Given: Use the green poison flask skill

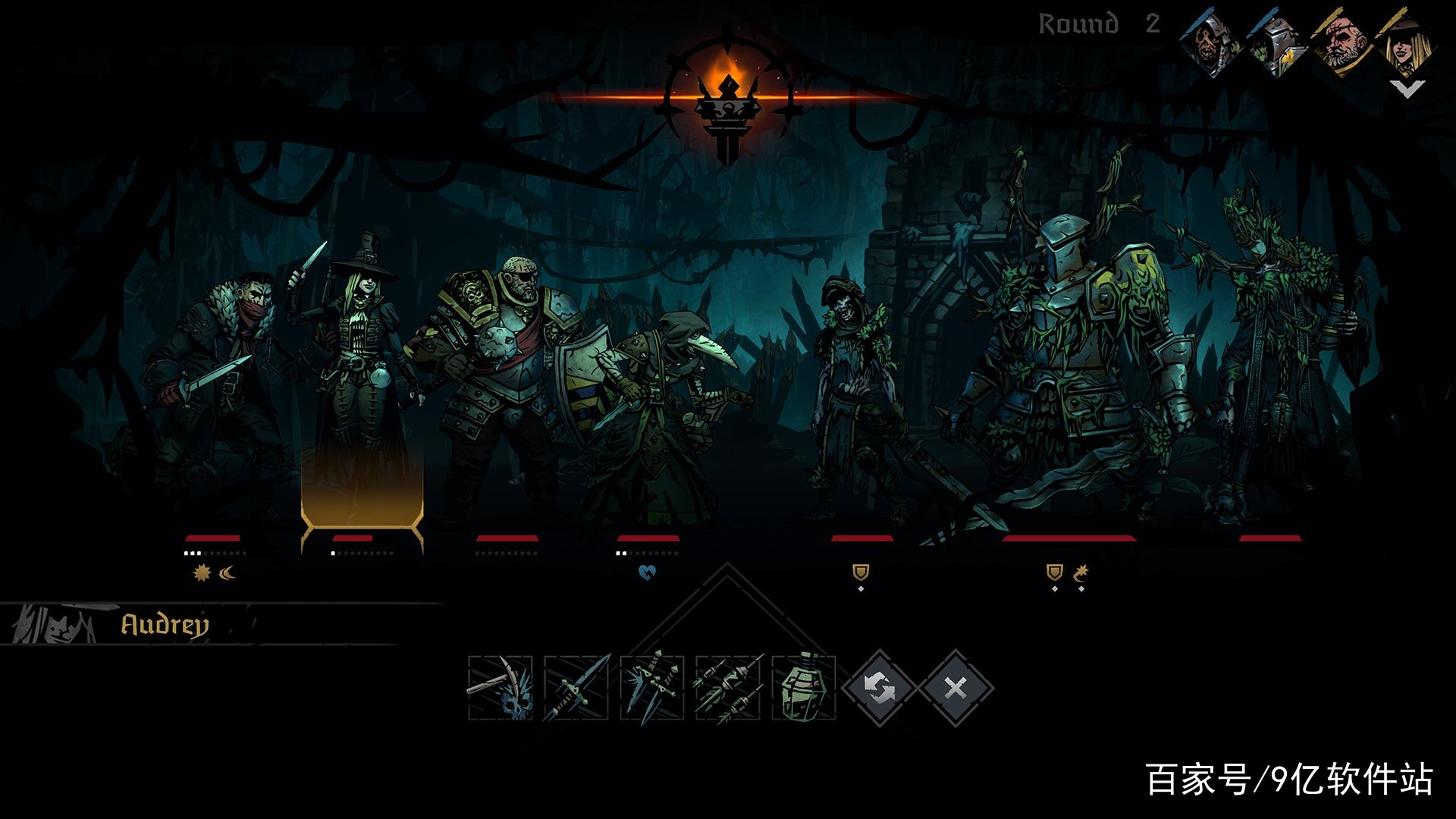Looking at the screenshot, I should [804, 688].
